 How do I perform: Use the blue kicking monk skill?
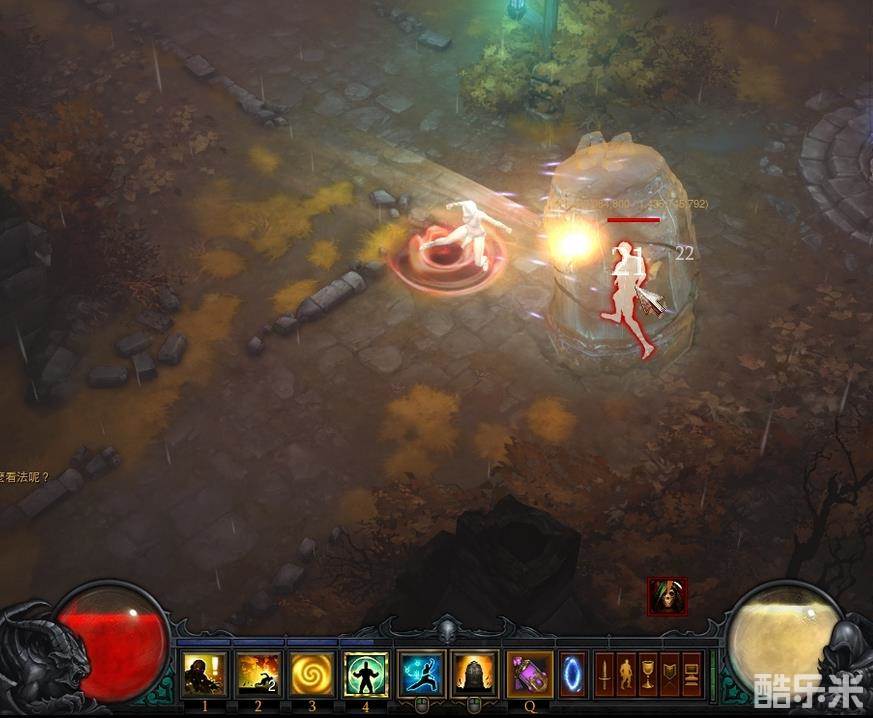coord(421,673)
